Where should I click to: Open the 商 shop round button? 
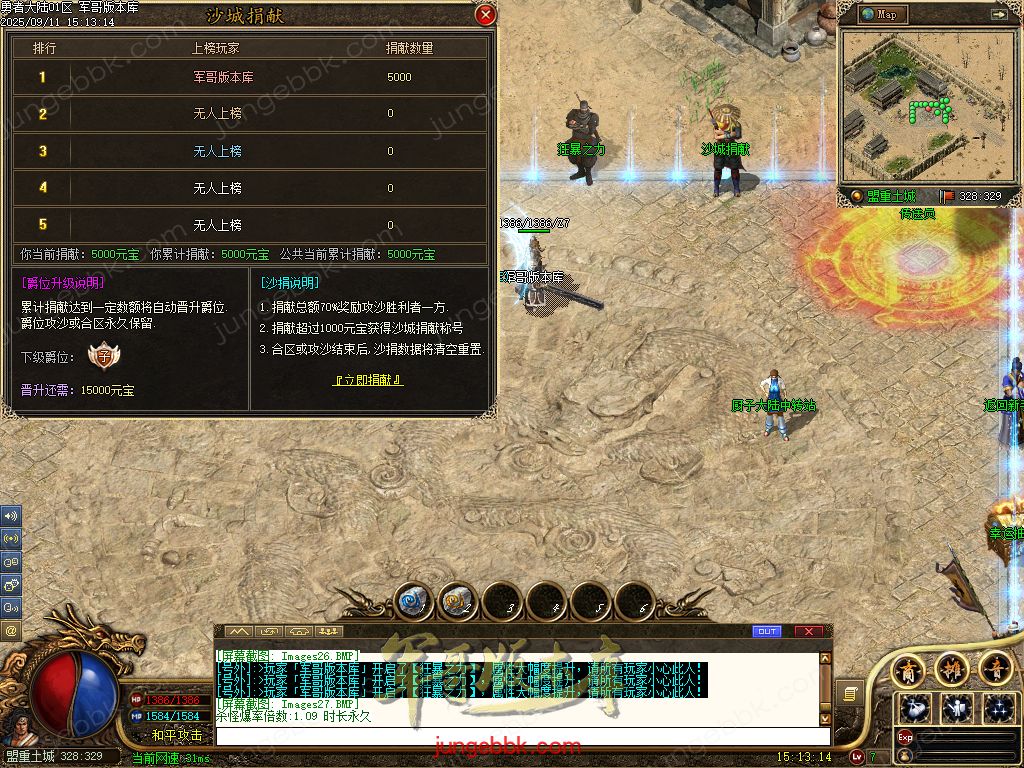pyautogui.click(x=908, y=669)
